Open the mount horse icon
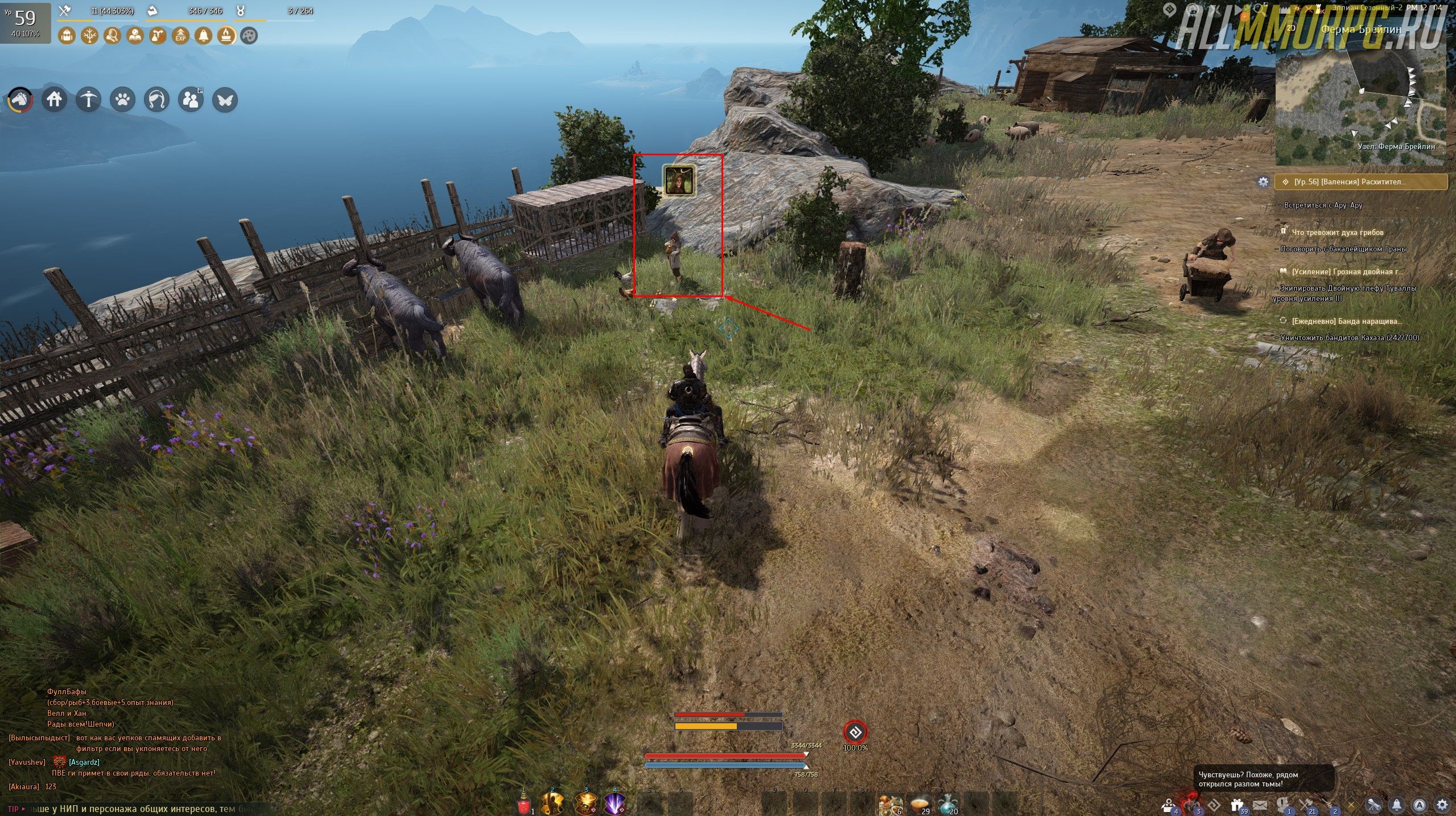Screen dimensions: 1456x816 (20, 100)
